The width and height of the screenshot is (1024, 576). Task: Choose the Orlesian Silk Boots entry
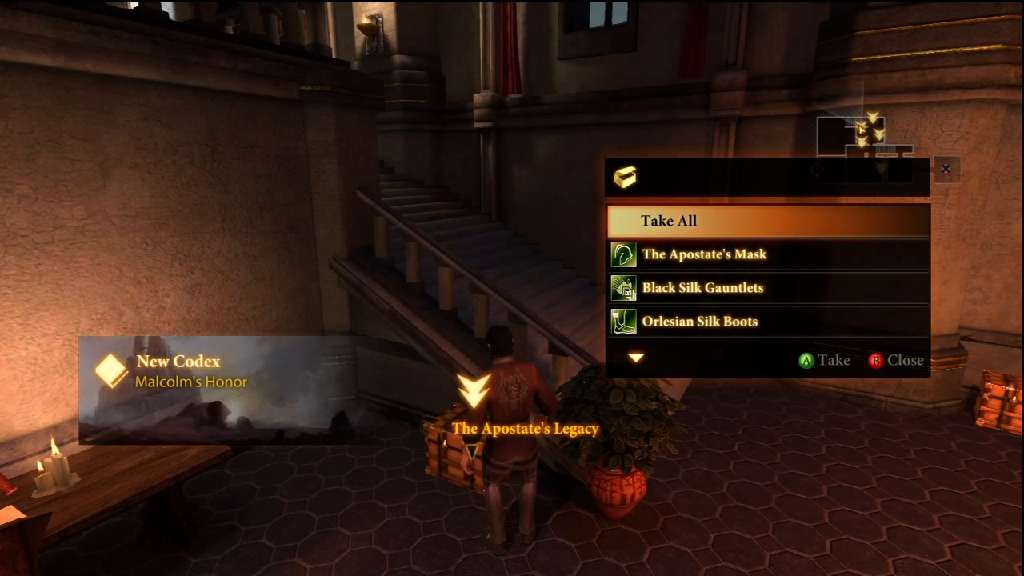(x=767, y=322)
